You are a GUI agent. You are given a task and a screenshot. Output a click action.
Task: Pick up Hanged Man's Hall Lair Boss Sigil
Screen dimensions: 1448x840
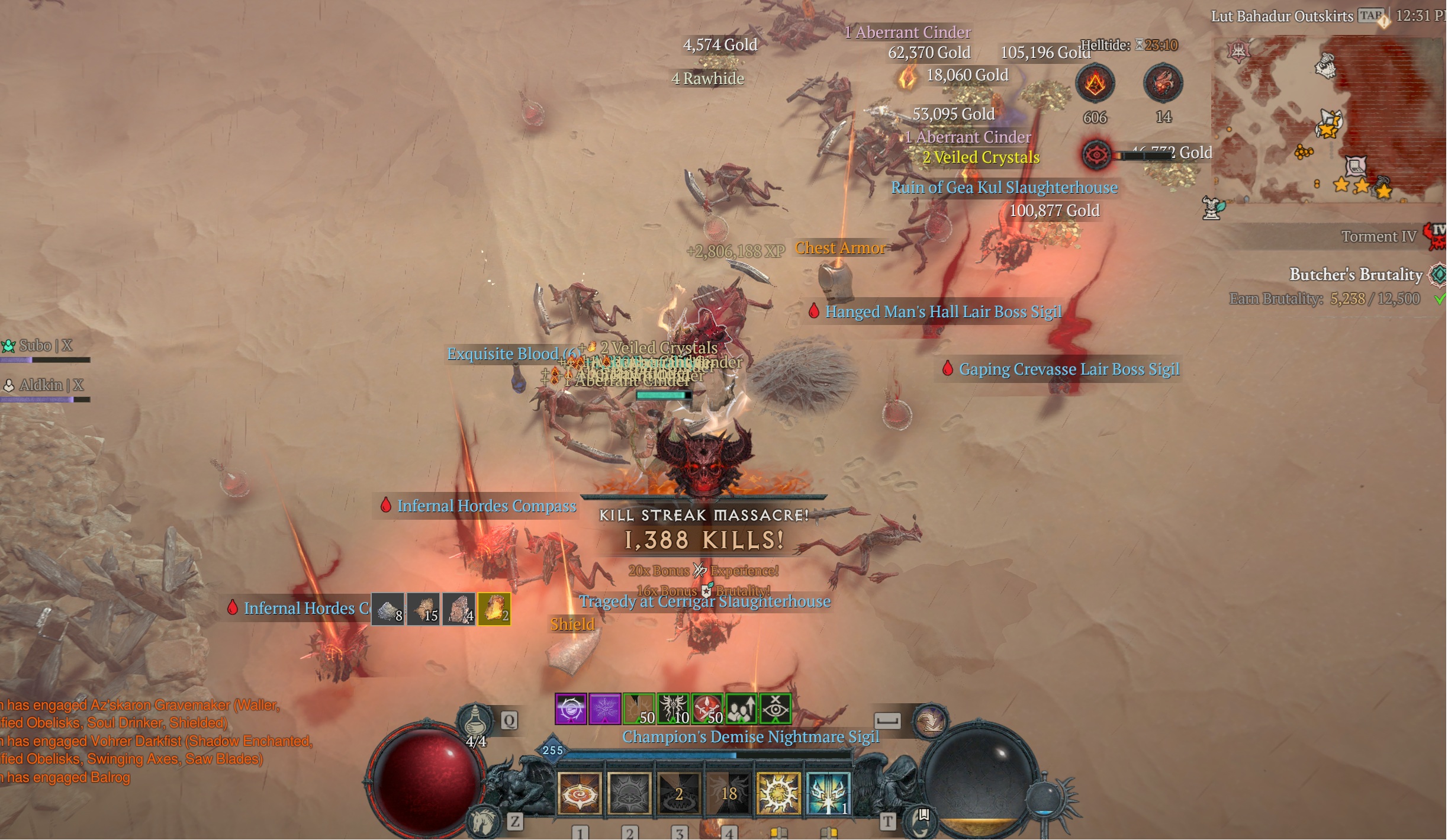coord(942,312)
